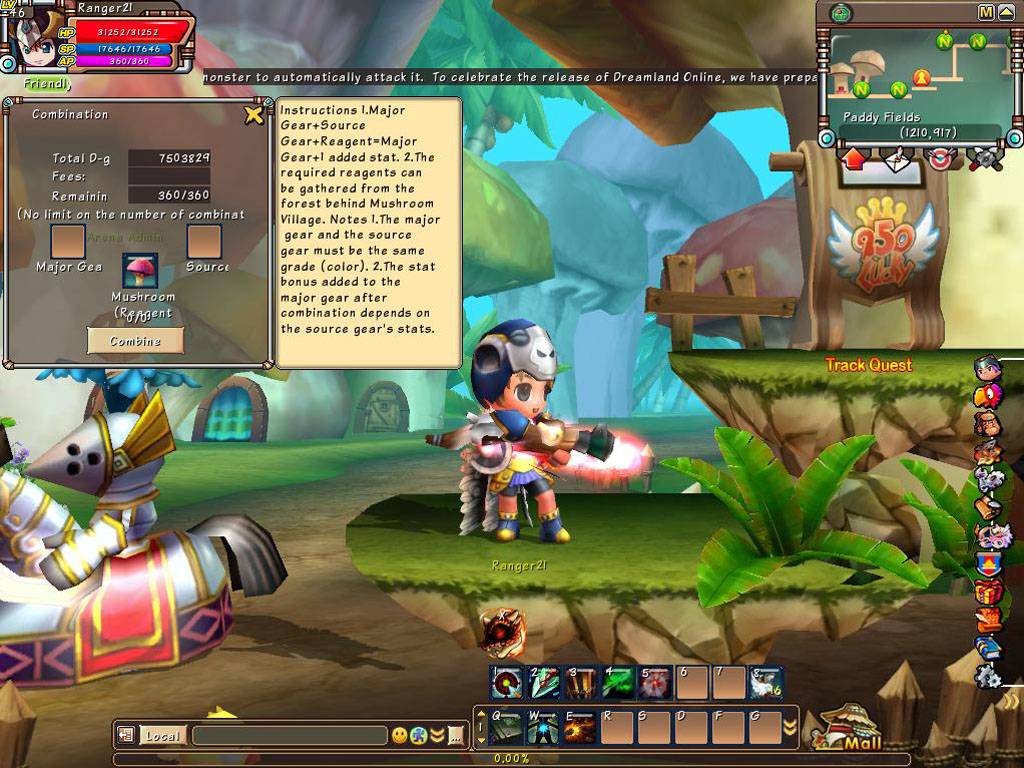Open the red gift box icon
This screenshot has height=768, width=1024.
989,591
